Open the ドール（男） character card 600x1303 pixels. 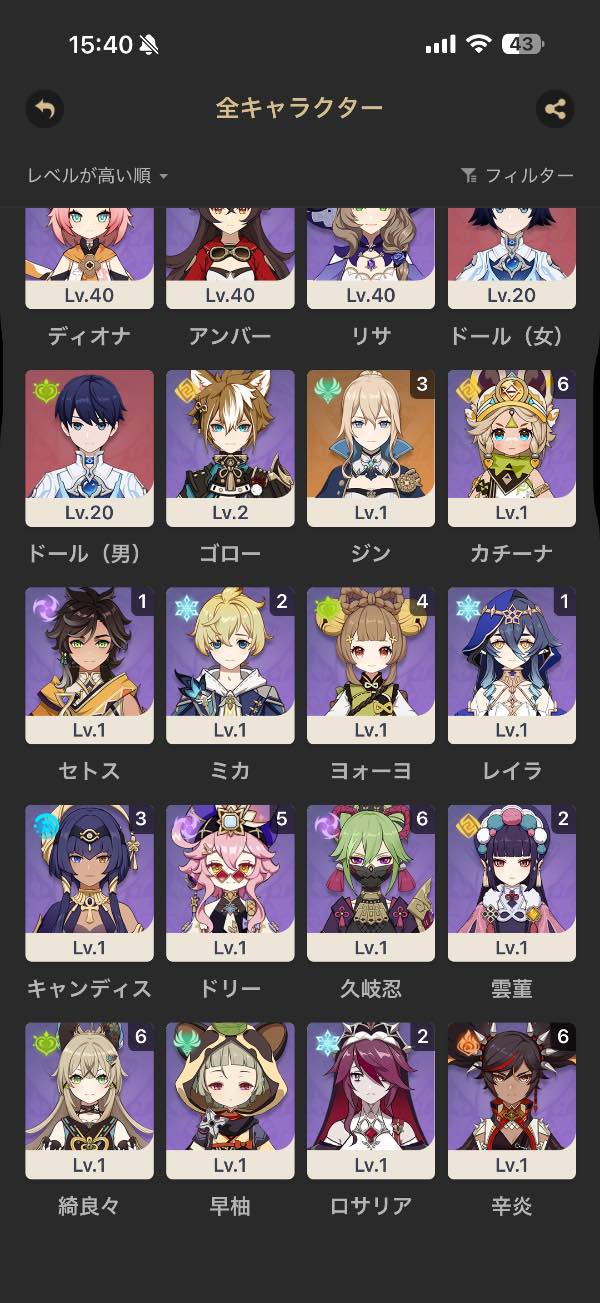89,448
